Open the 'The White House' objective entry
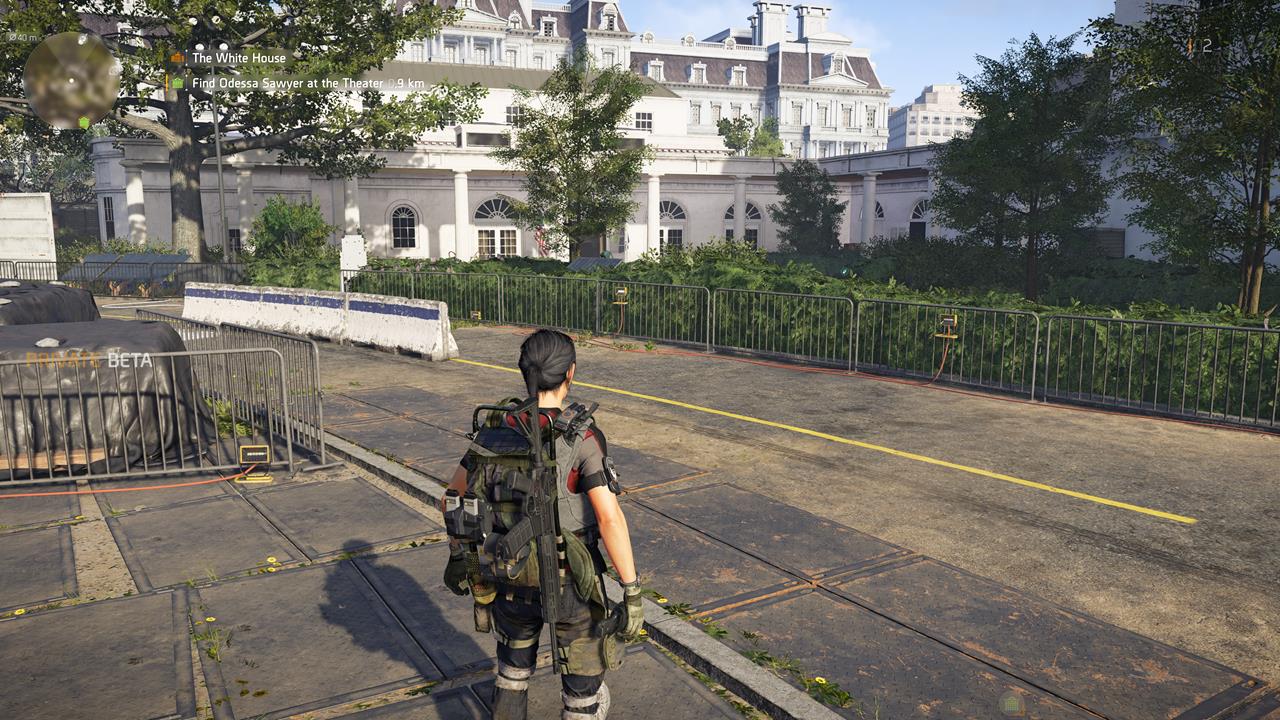 point(240,58)
